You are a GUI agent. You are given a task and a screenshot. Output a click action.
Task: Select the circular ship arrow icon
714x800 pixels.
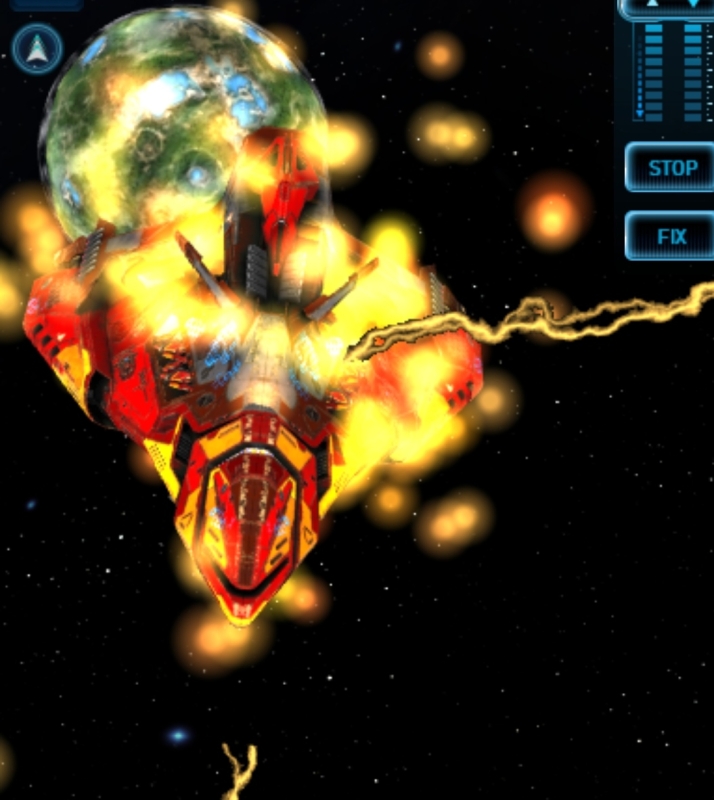[38, 48]
